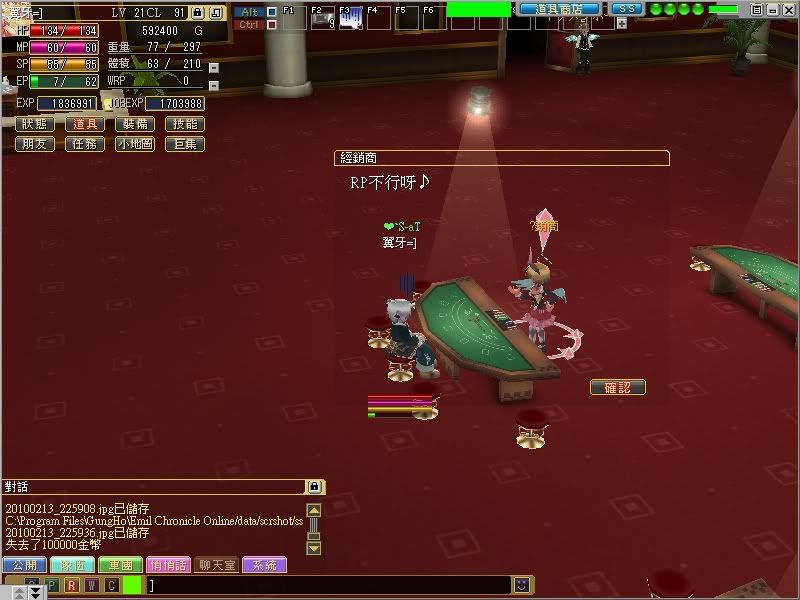Click the SS screenshot button

coord(625,9)
